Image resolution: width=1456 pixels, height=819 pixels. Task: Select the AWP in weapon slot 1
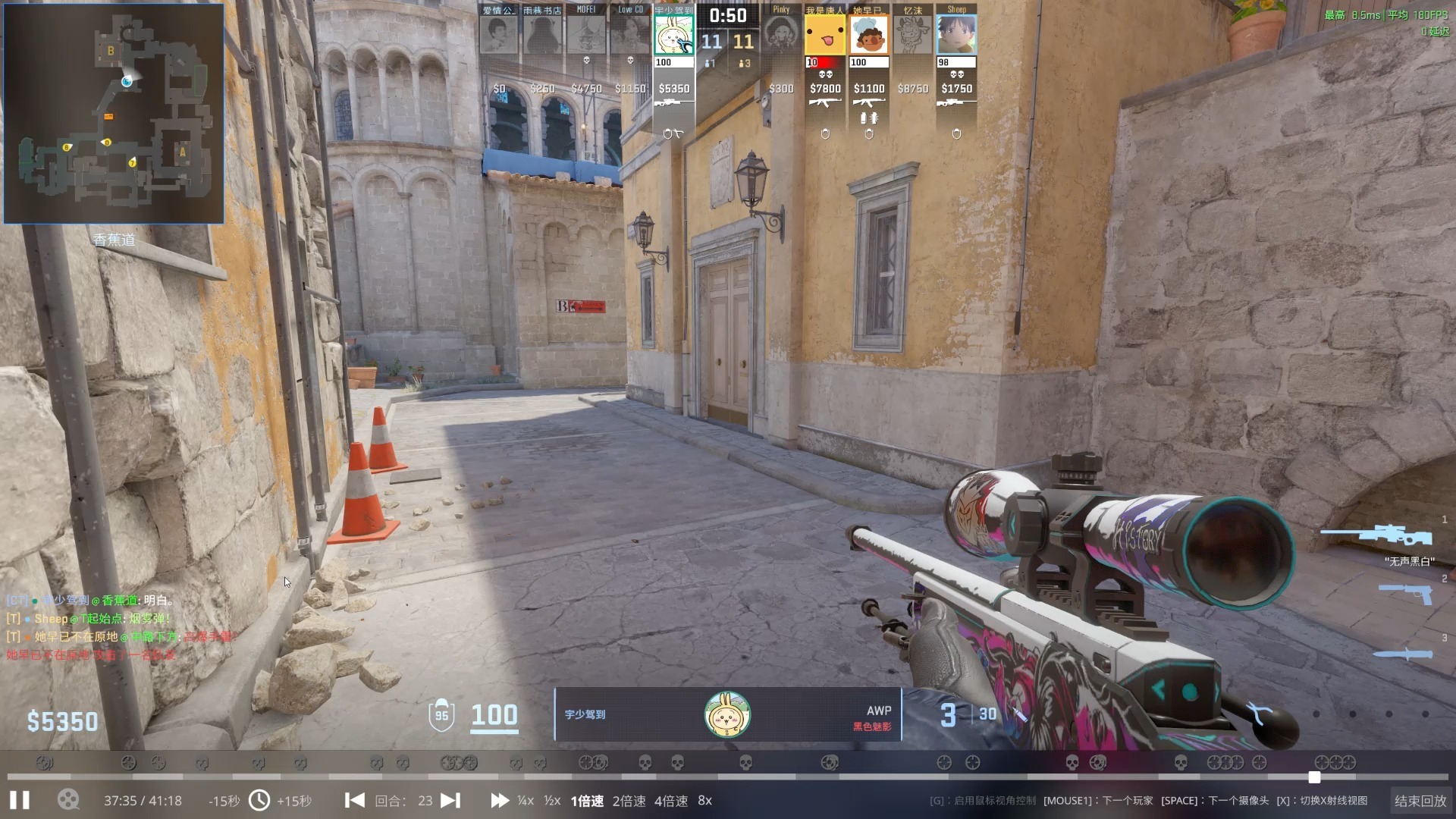pyautogui.click(x=1376, y=535)
